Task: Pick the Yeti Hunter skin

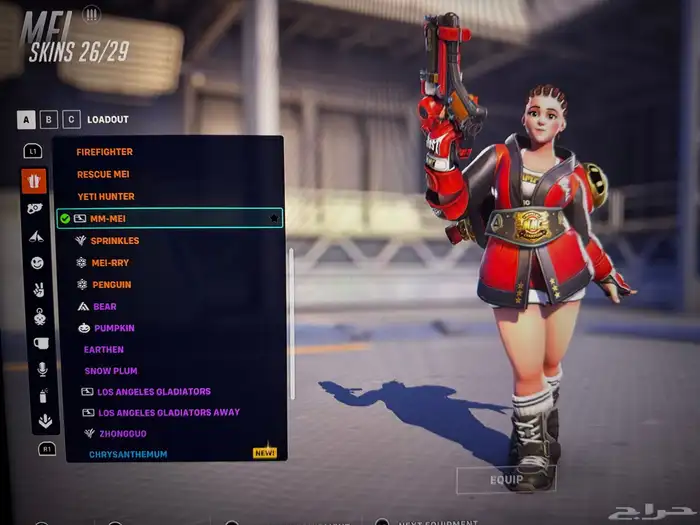Action: click(x=106, y=196)
